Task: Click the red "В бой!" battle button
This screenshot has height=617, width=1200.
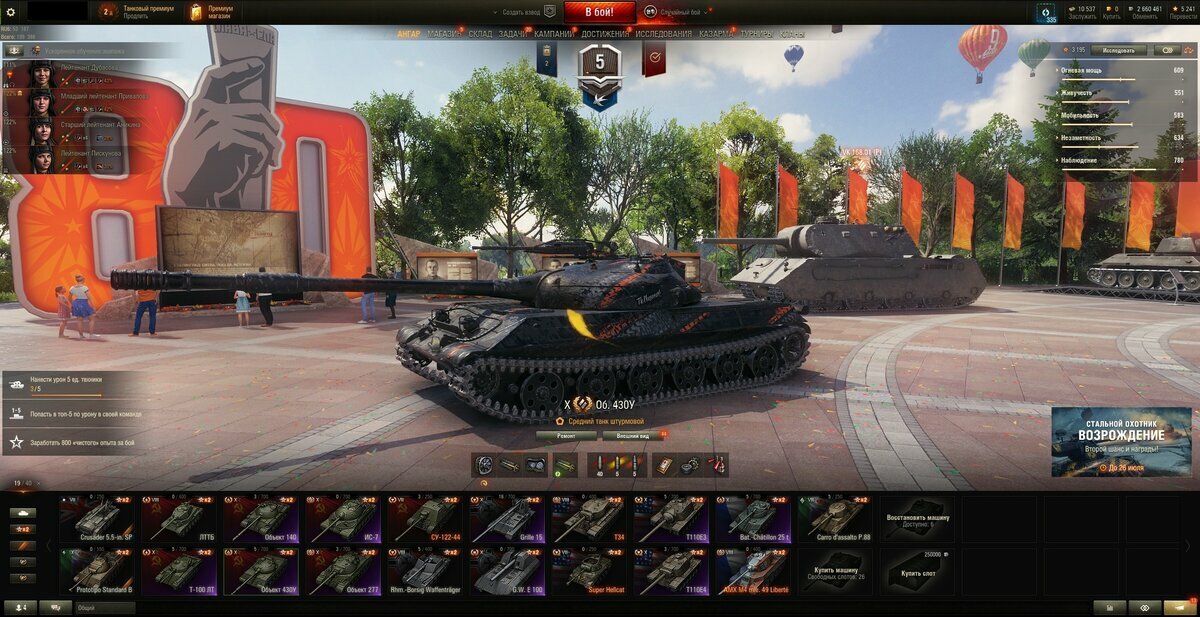Action: [599, 12]
